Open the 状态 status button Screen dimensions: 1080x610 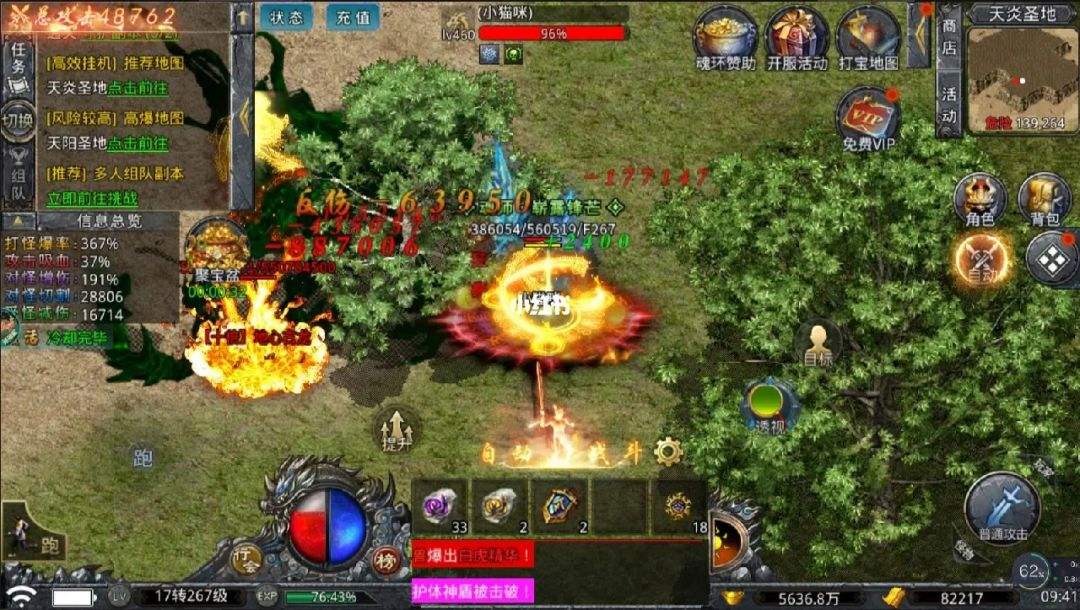tap(286, 18)
